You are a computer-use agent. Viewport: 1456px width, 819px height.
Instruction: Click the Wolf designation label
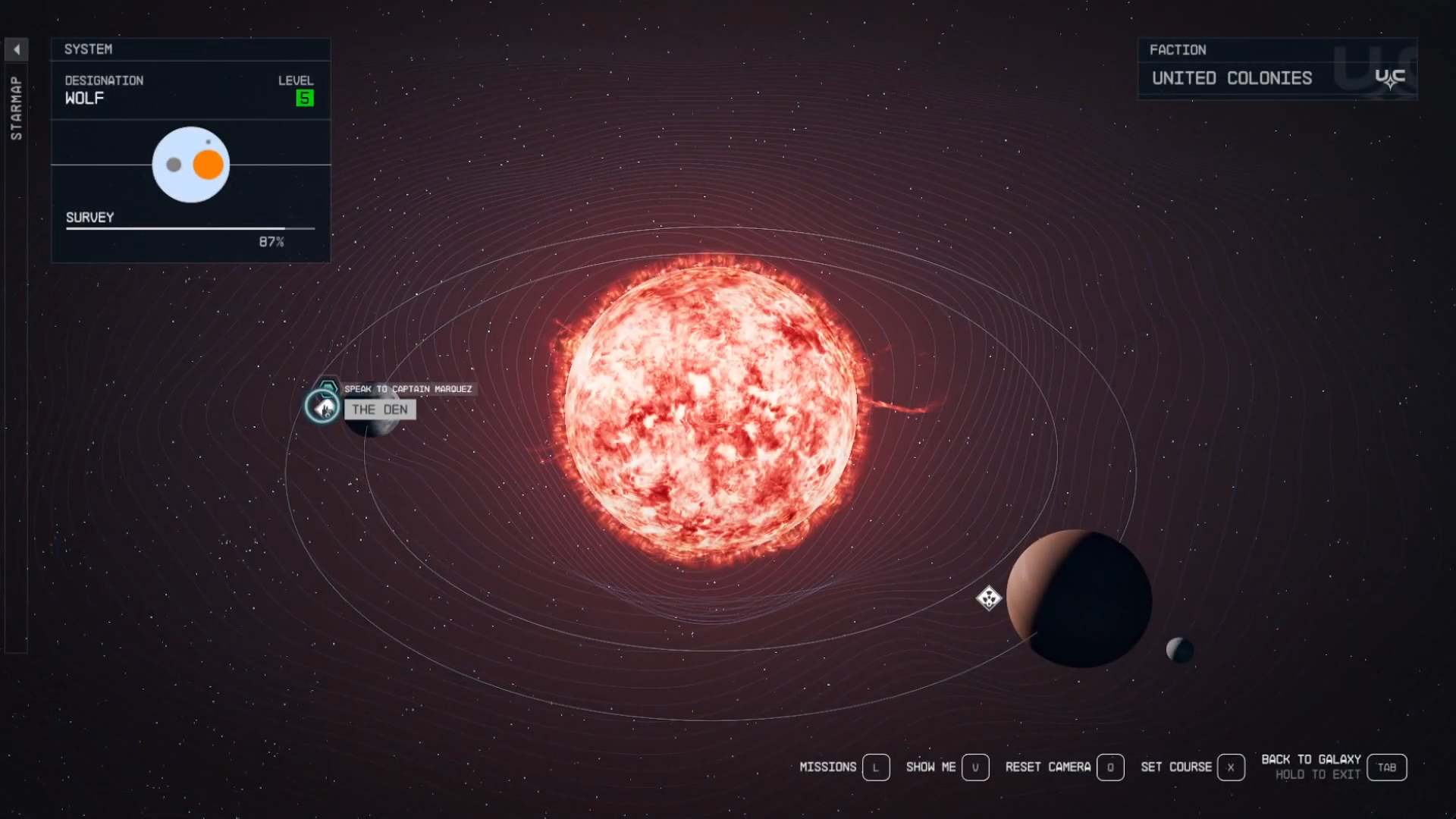(83, 99)
